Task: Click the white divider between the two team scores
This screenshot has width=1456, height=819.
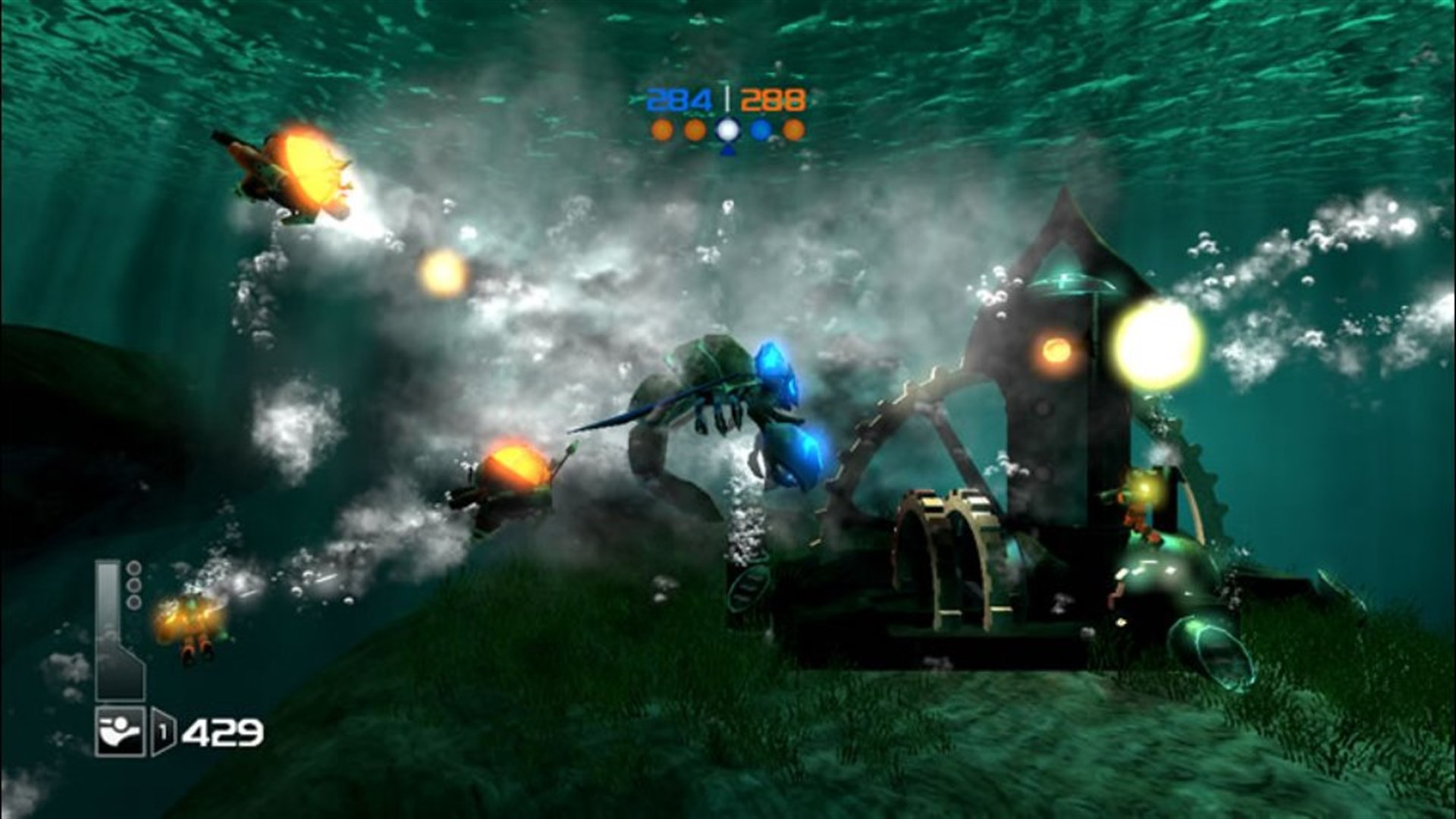Action: 727,96
